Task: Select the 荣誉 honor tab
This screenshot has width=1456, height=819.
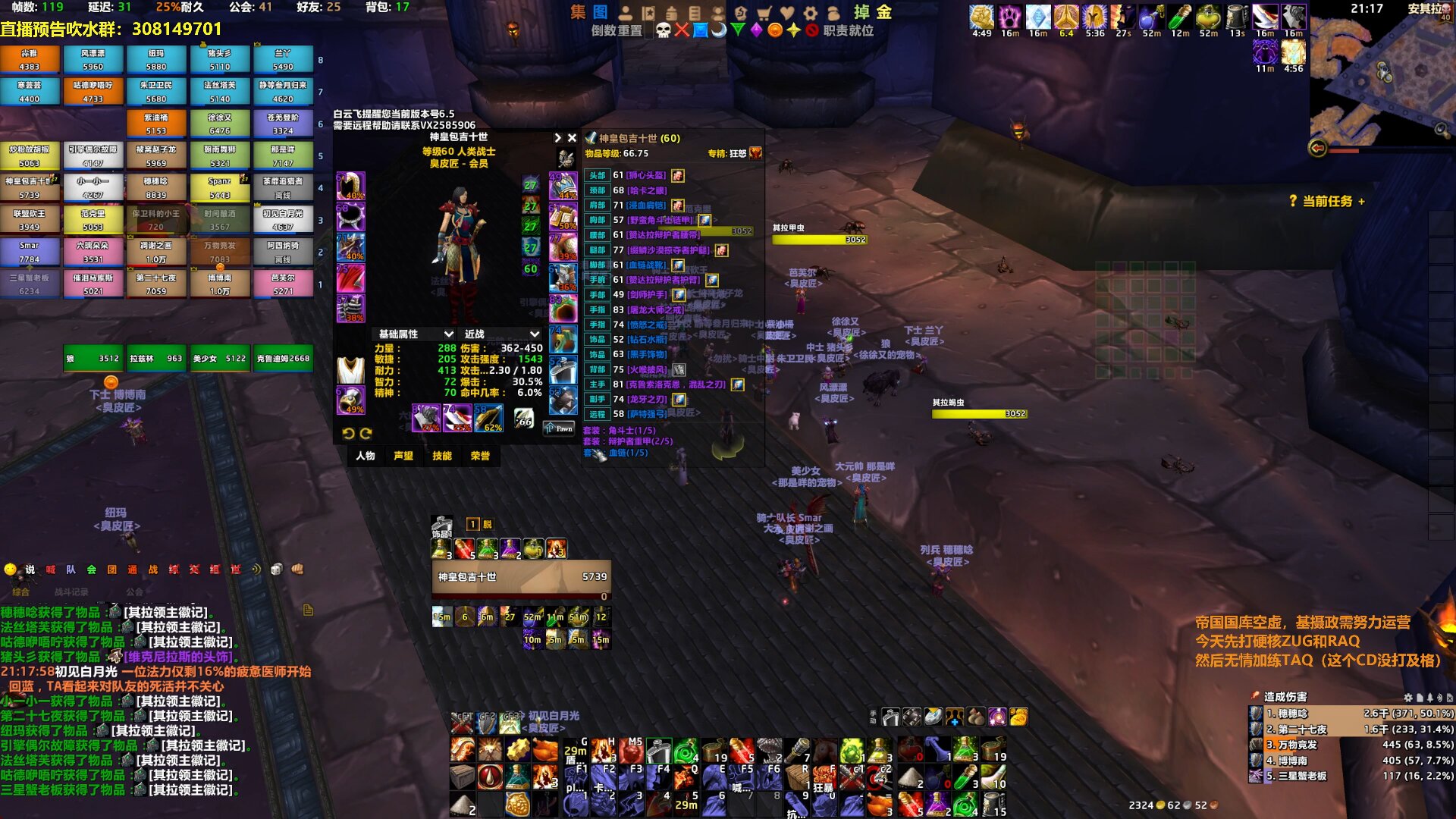Action: 480,456
